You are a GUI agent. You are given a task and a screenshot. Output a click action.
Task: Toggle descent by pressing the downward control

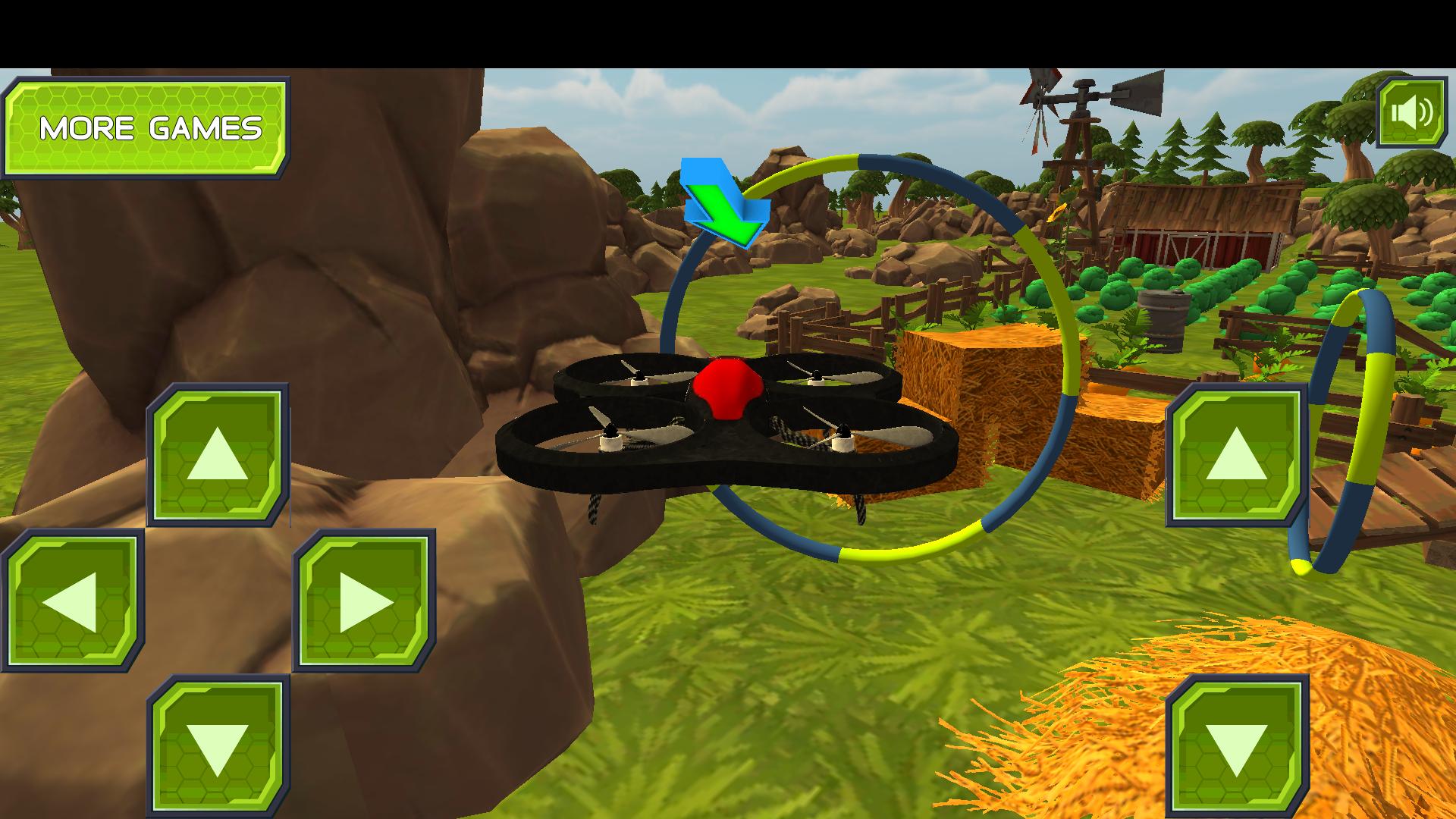[218, 743]
